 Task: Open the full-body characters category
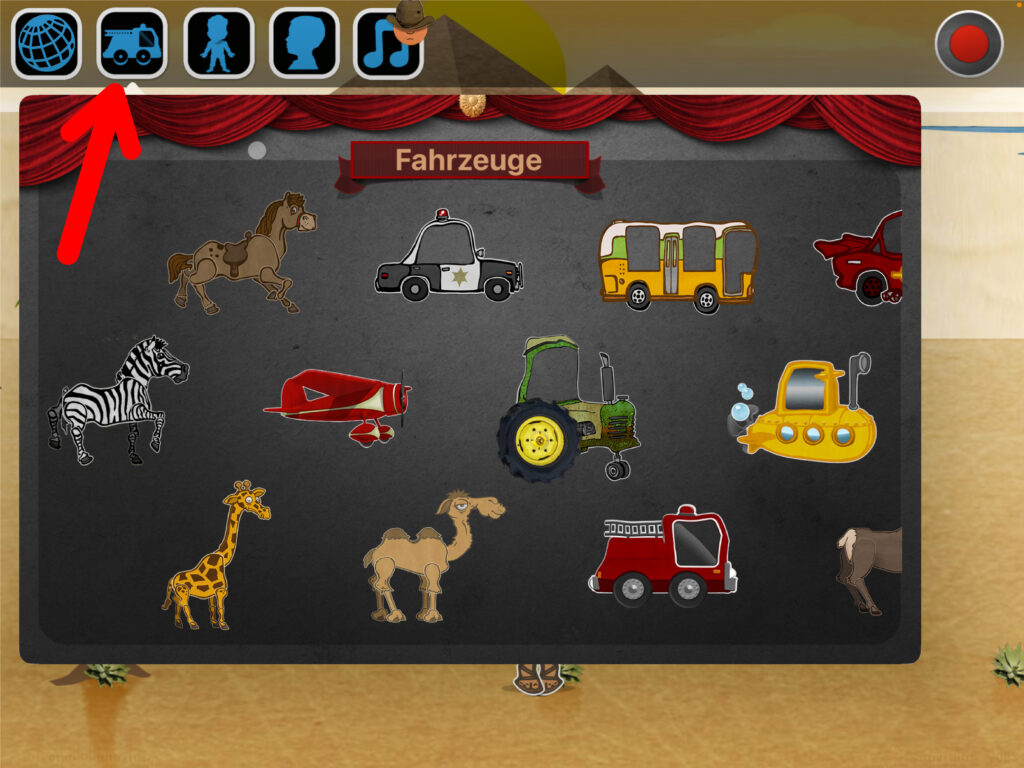pyautogui.click(x=219, y=45)
